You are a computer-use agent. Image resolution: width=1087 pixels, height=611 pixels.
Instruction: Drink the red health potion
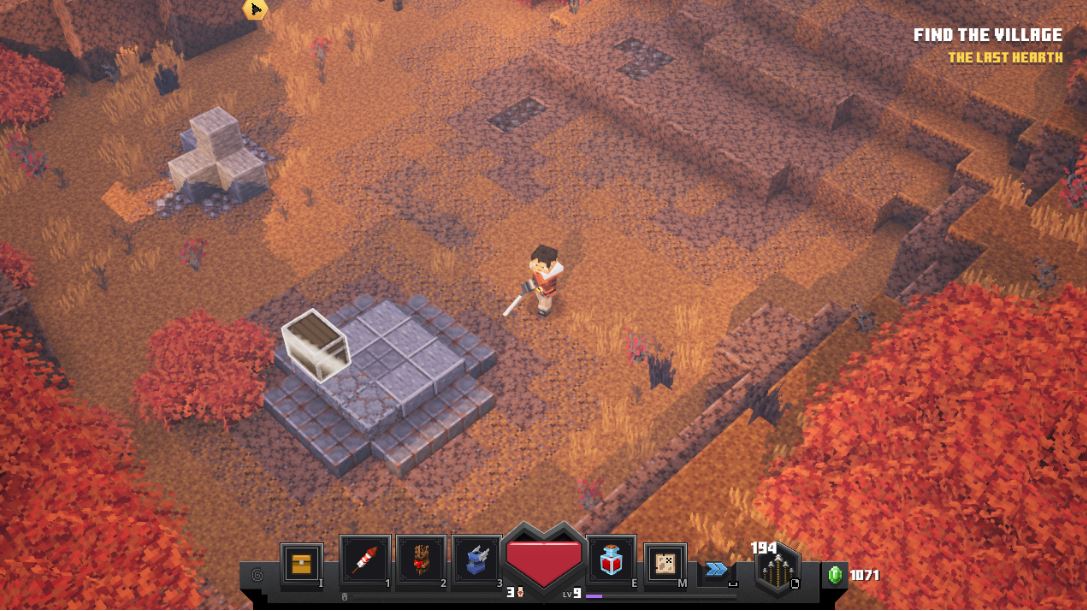(x=611, y=562)
